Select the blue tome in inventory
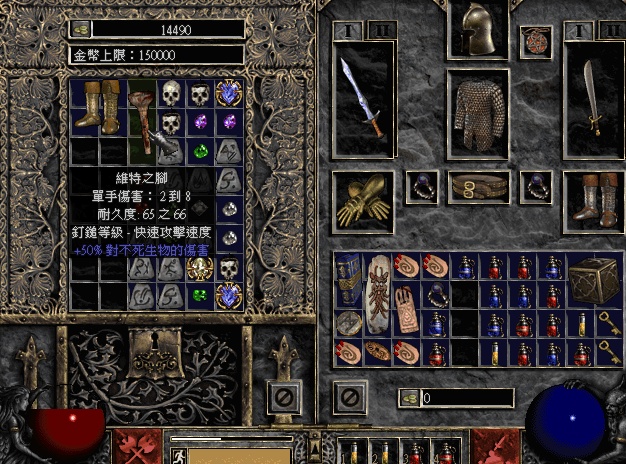This screenshot has height=464, width=626. click(347, 280)
